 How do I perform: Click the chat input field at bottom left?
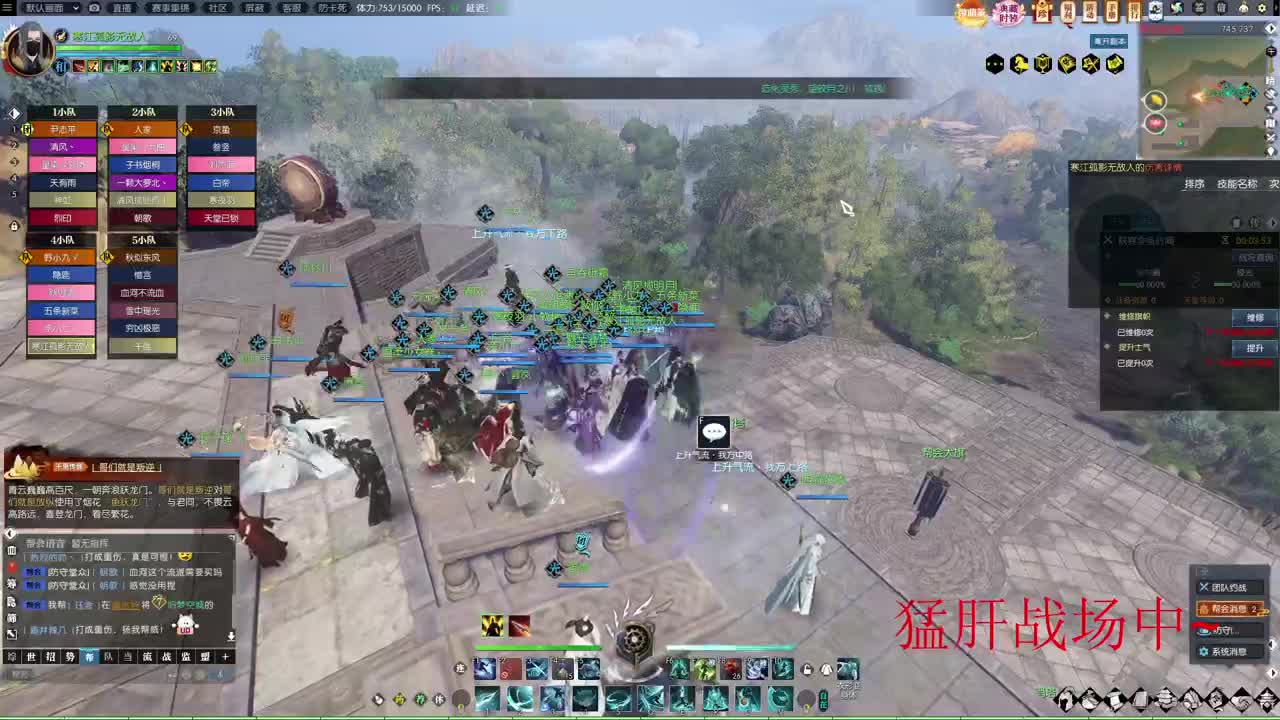point(90,673)
